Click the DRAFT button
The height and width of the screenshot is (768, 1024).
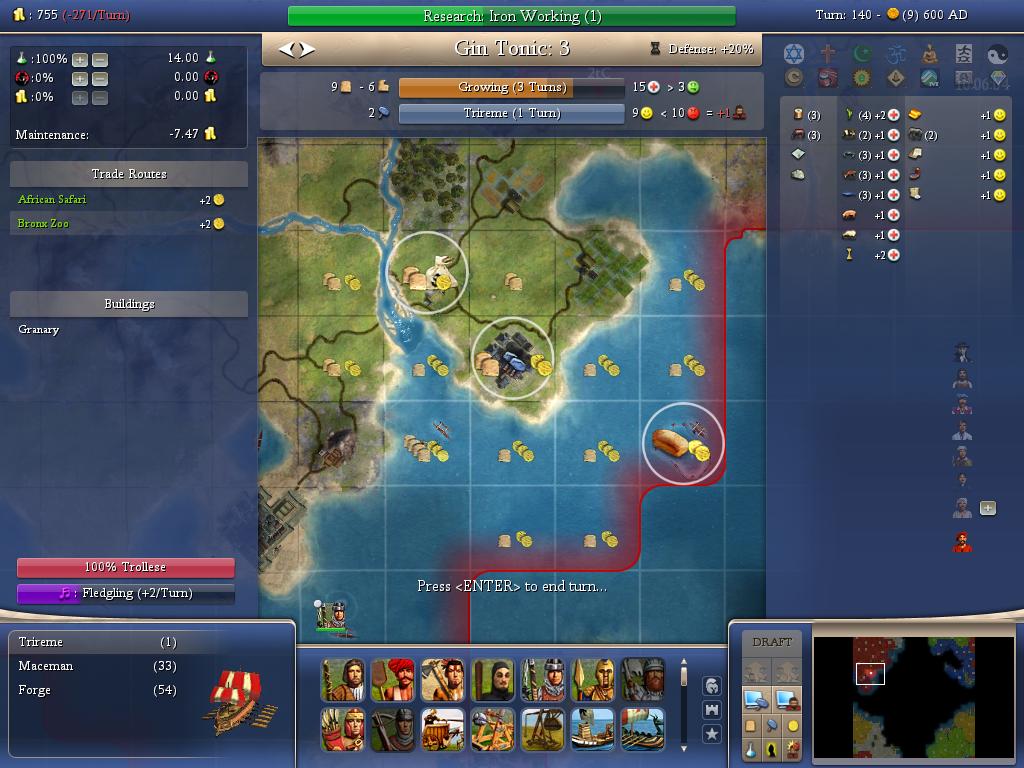(771, 642)
